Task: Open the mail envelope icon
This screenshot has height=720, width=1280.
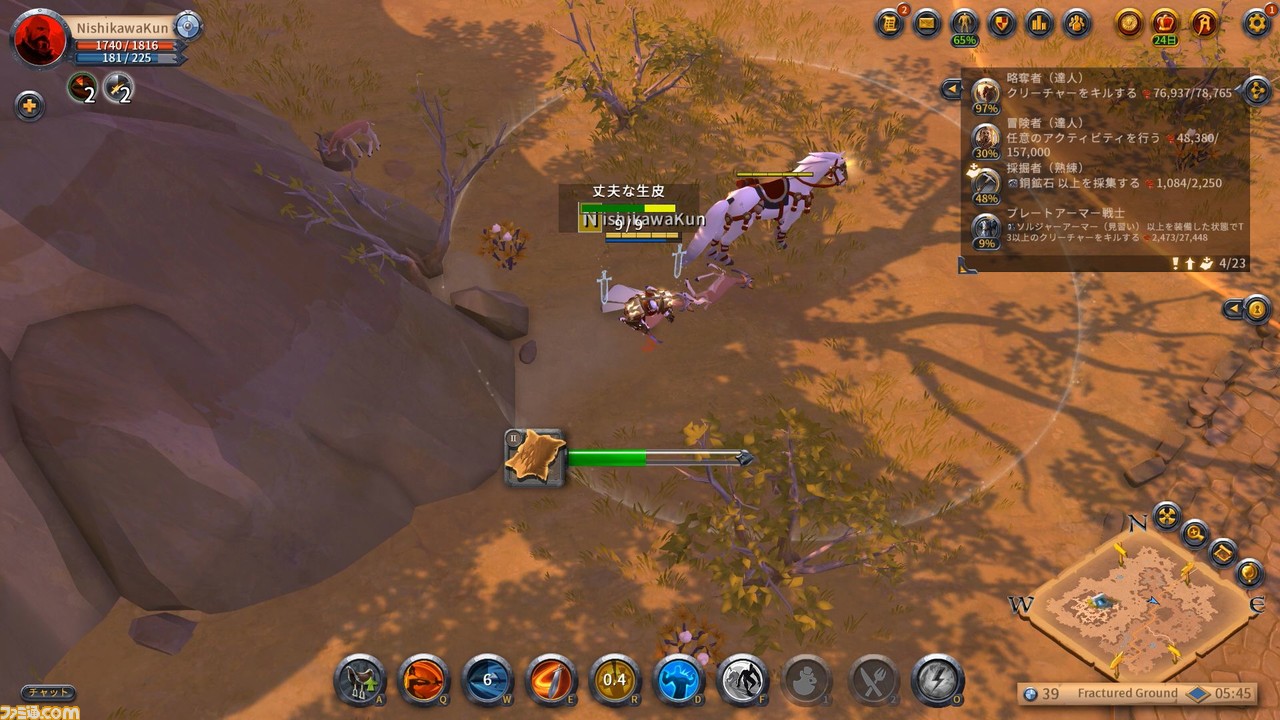Action: coord(927,22)
